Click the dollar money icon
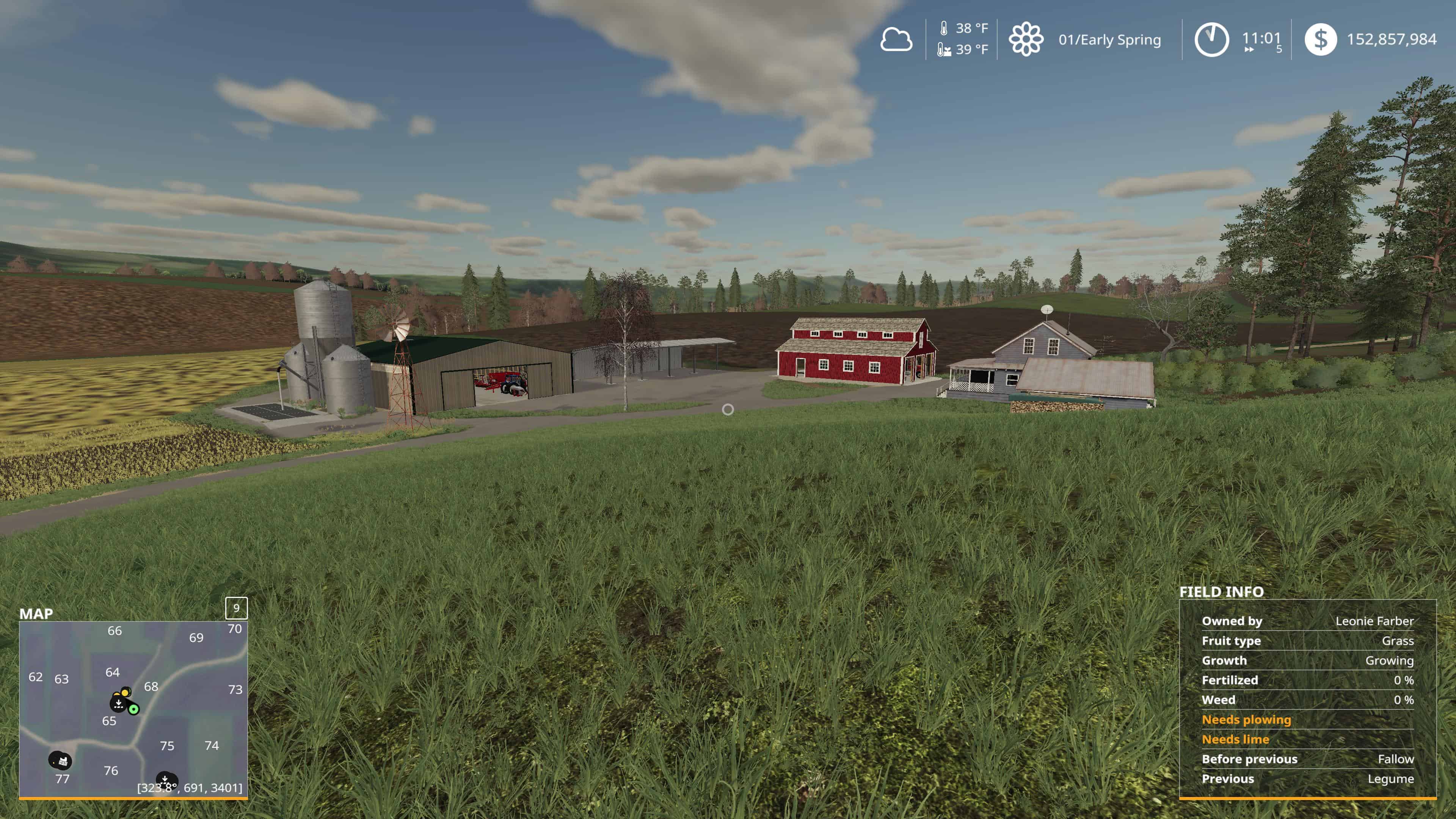Screen dimensions: 1456x819 click(1320, 39)
